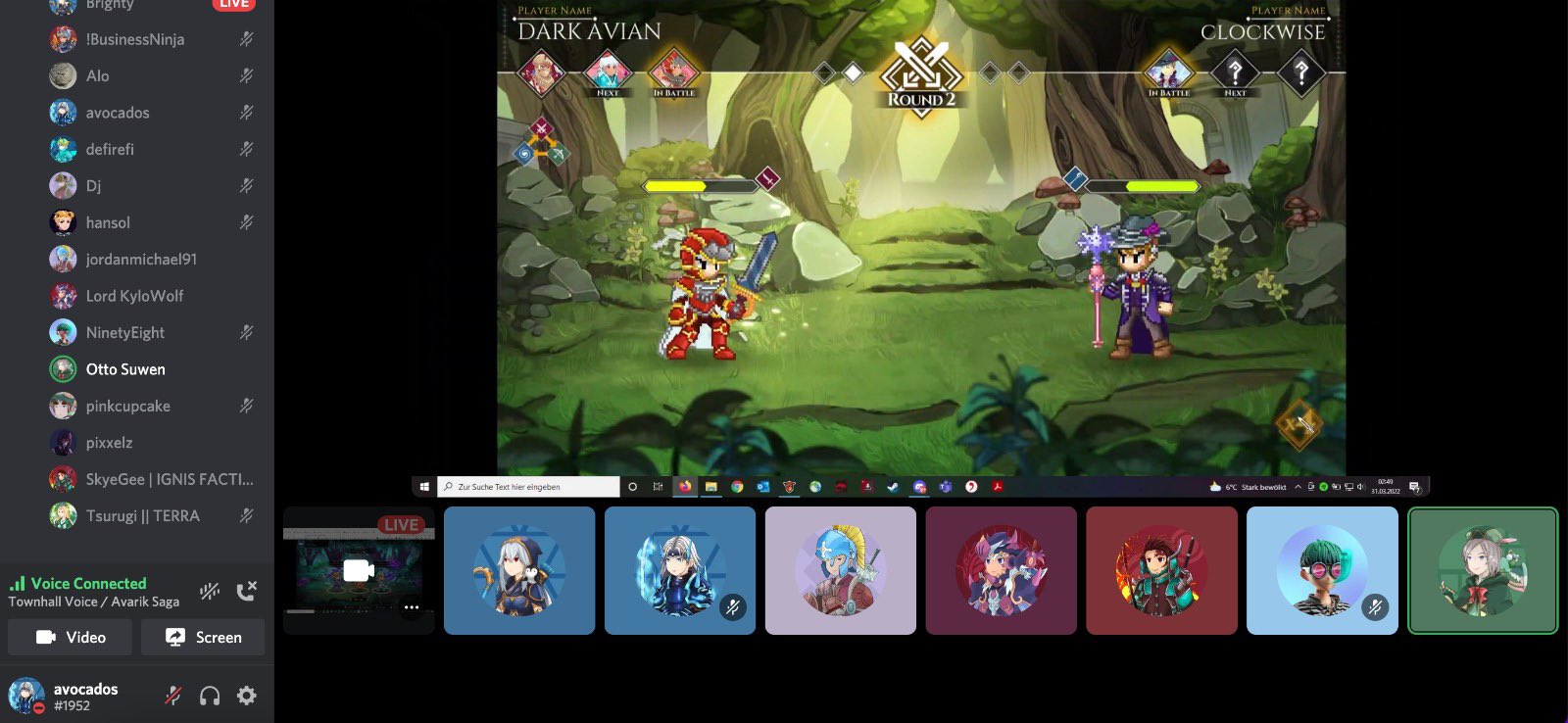Open User Settings with the gear icon
1568x723 pixels.
tap(246, 696)
